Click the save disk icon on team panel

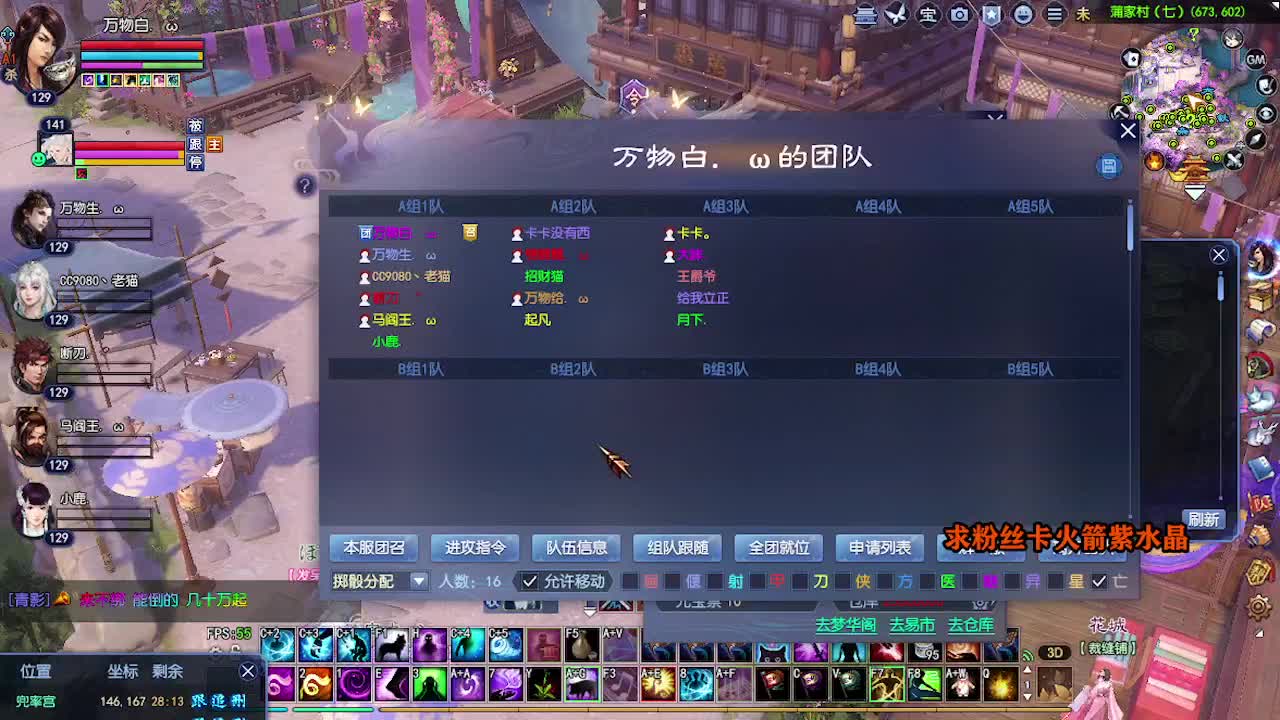coord(1109,165)
